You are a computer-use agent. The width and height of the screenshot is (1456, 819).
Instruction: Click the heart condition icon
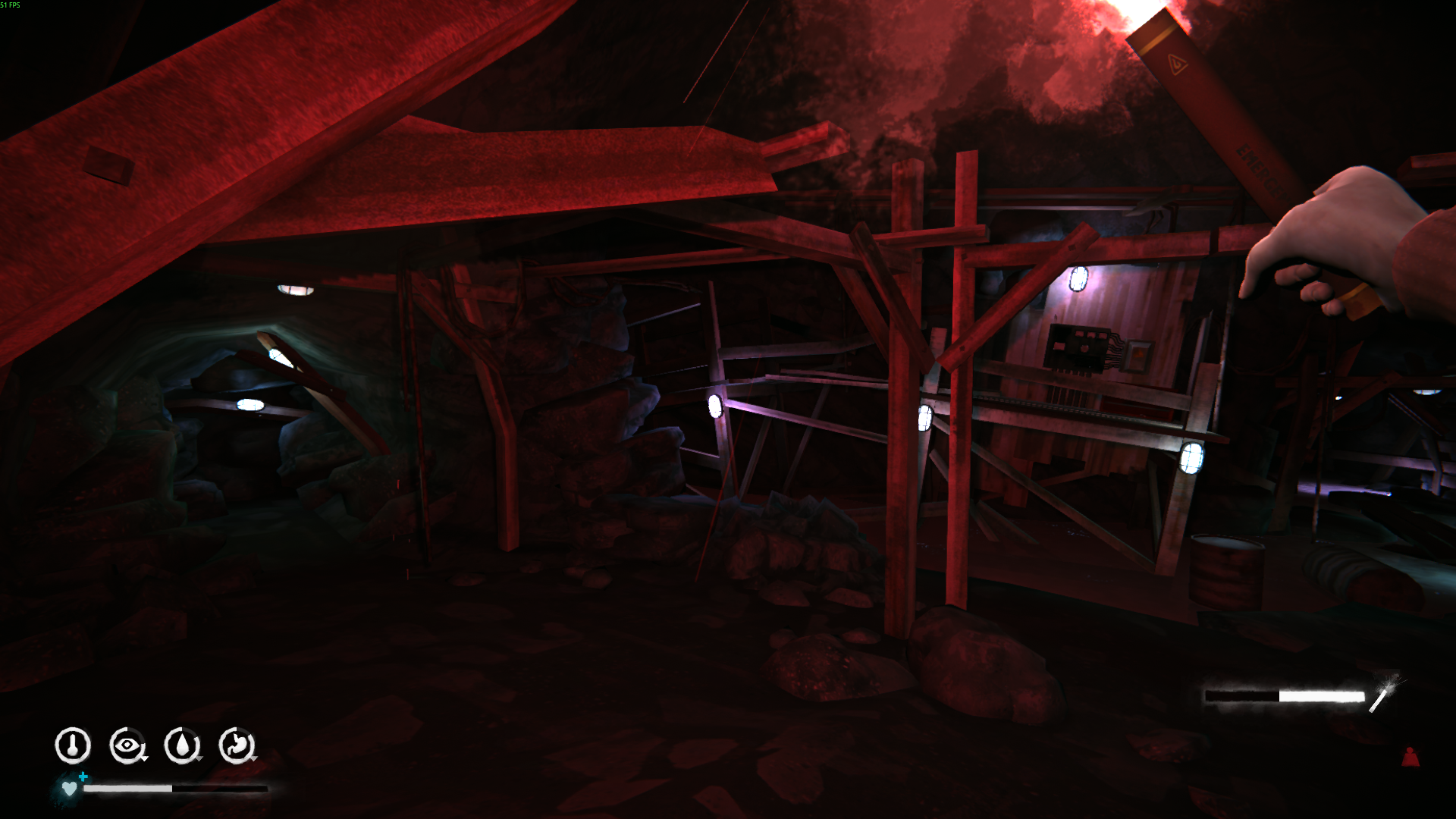pyautogui.click(x=69, y=789)
